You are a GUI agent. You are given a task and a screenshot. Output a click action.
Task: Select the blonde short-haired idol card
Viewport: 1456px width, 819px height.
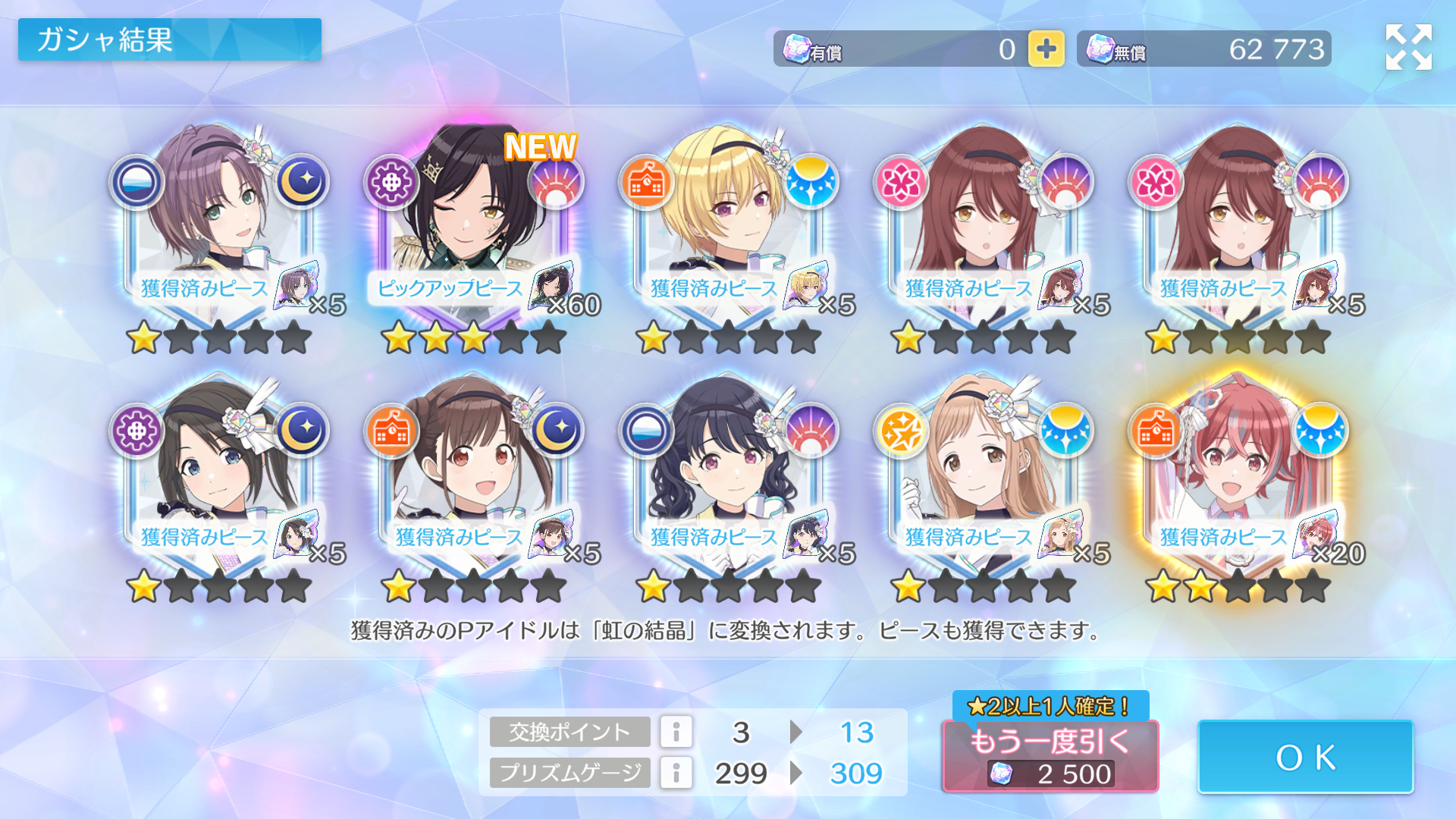pyautogui.click(x=728, y=220)
